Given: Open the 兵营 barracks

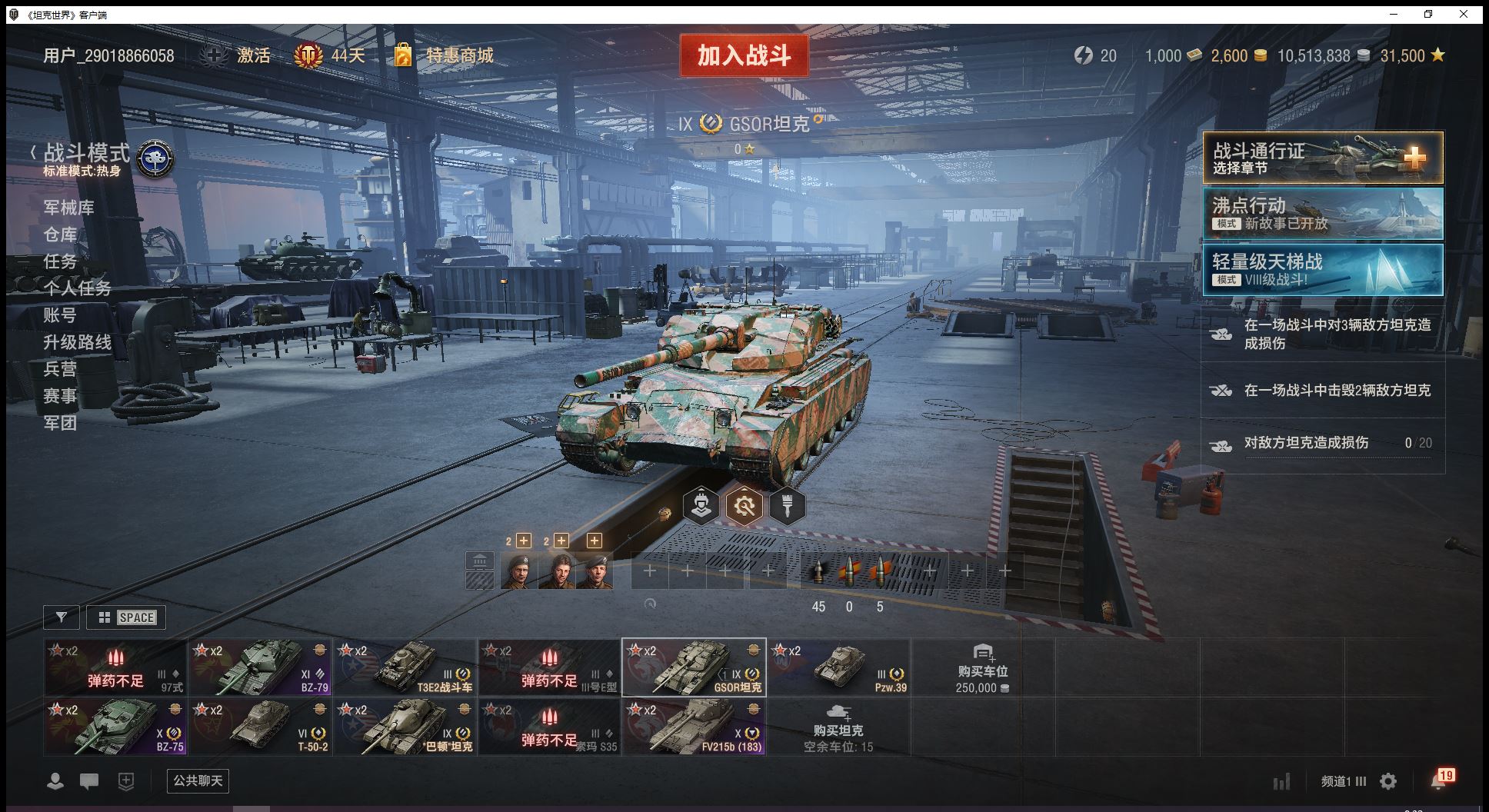Looking at the screenshot, I should [60, 369].
